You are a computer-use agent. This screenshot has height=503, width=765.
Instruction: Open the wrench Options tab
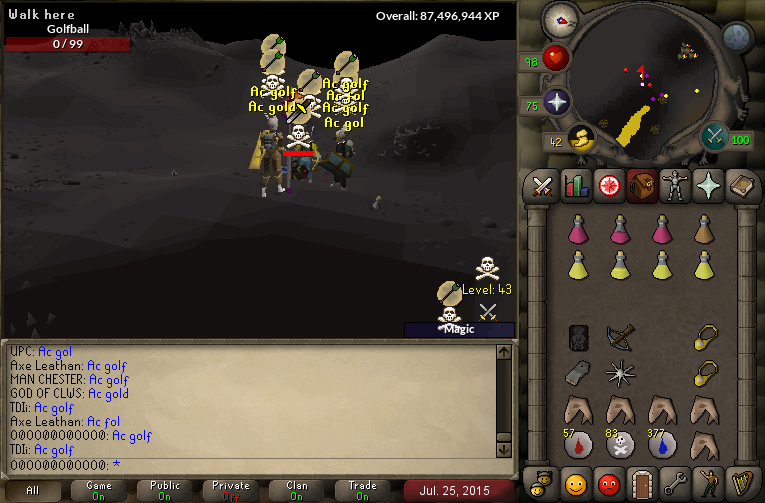[x=672, y=483]
